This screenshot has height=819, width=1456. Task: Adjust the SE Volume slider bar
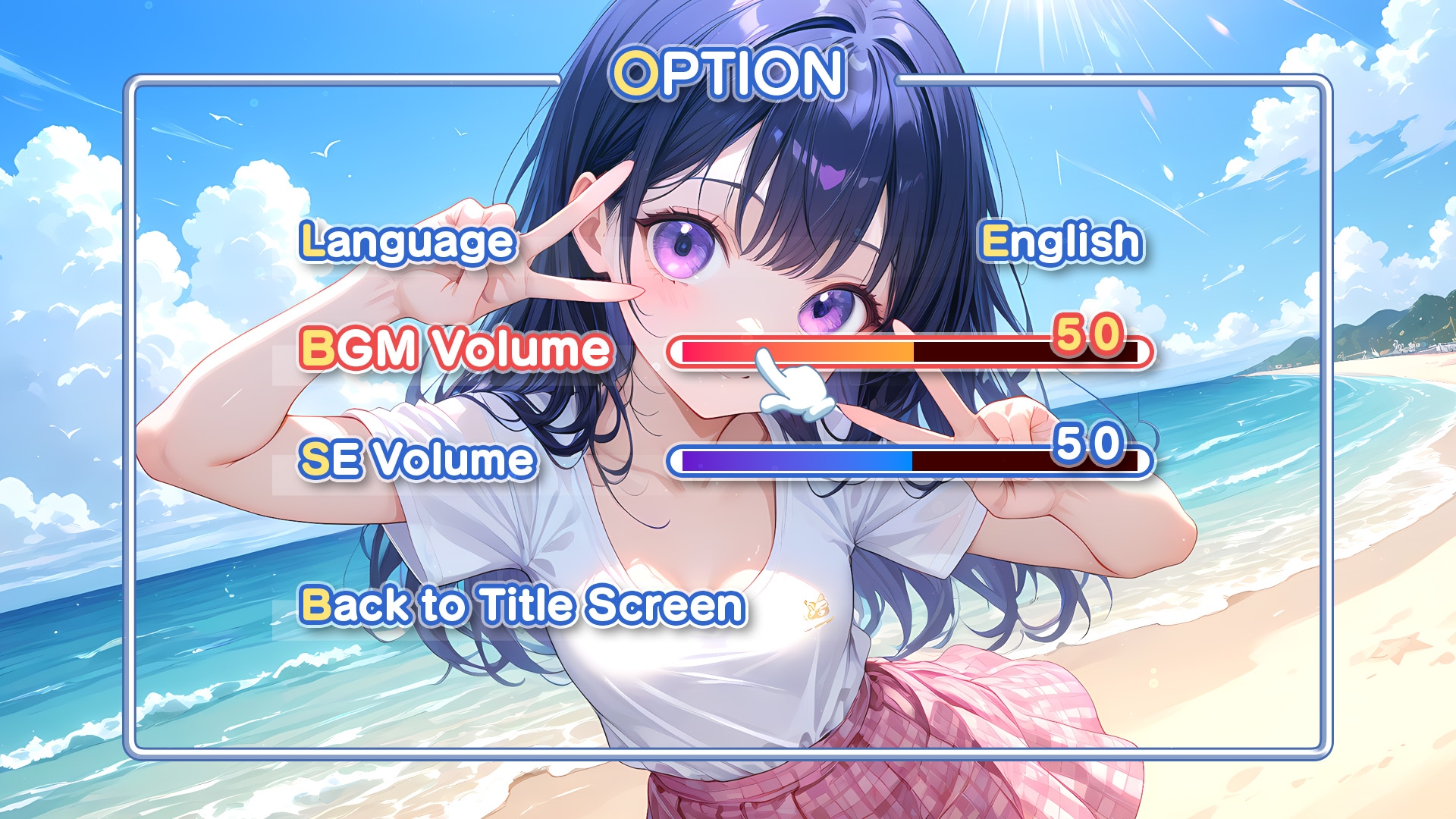coord(910,459)
